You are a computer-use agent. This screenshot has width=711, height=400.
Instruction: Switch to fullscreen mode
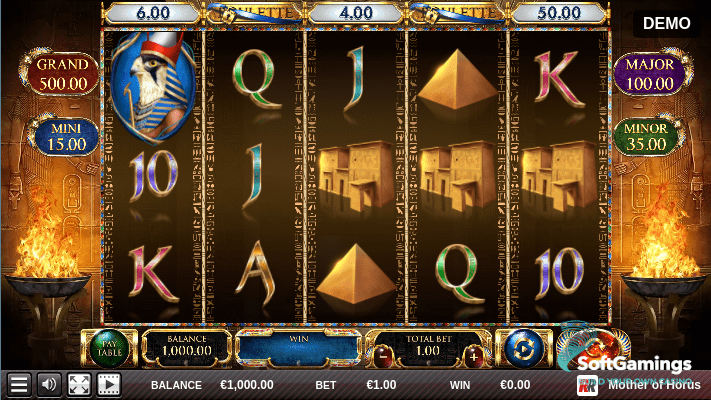click(79, 384)
